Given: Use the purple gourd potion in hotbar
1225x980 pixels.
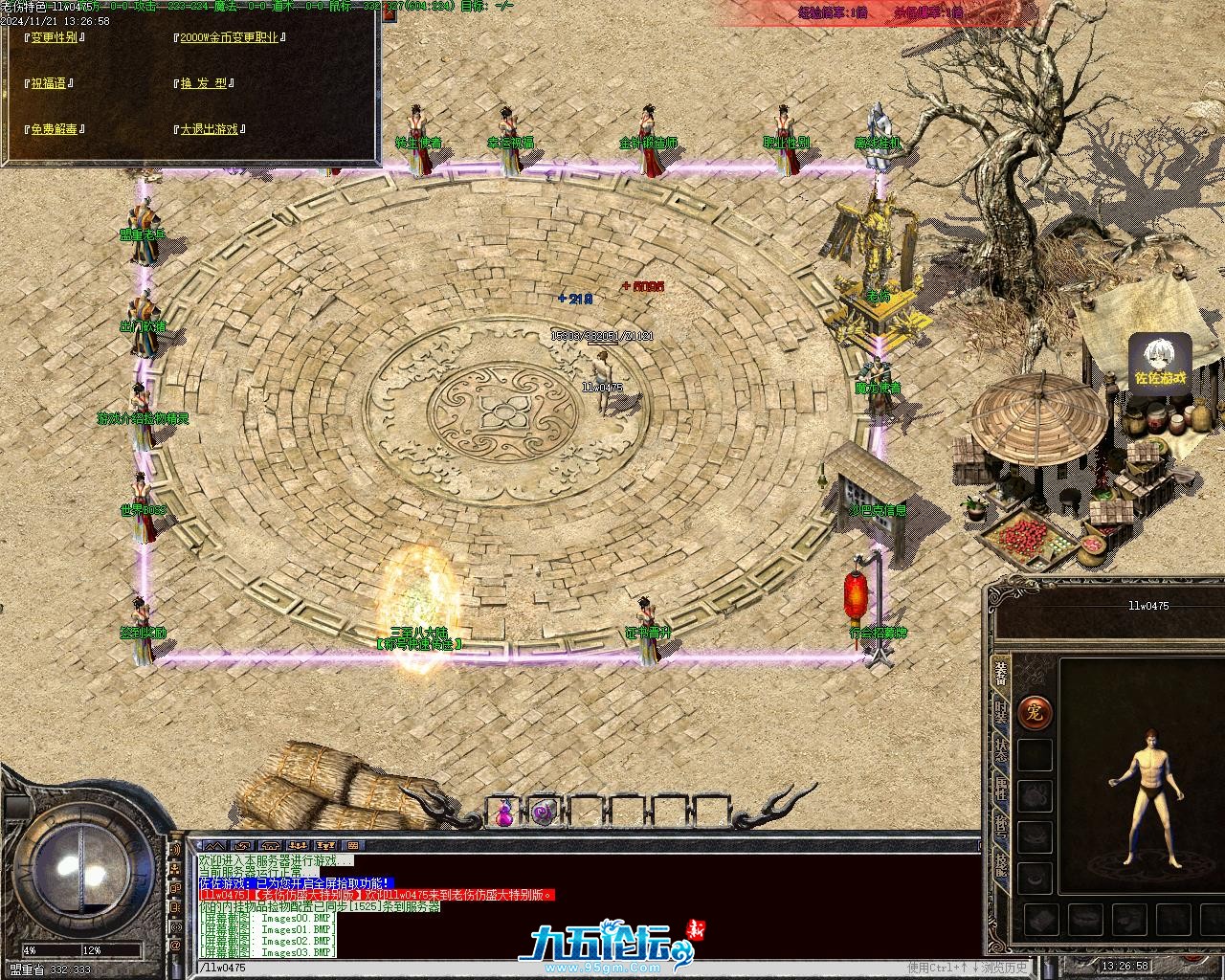Looking at the screenshot, I should click(x=503, y=813).
